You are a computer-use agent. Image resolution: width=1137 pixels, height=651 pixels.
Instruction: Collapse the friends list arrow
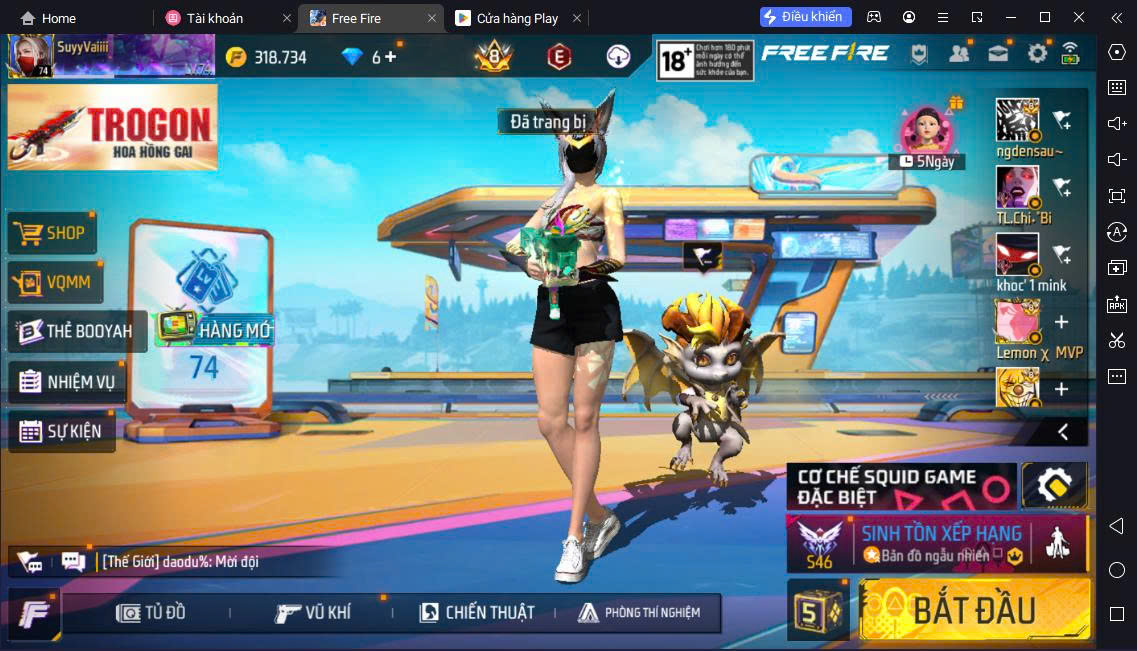1063,432
